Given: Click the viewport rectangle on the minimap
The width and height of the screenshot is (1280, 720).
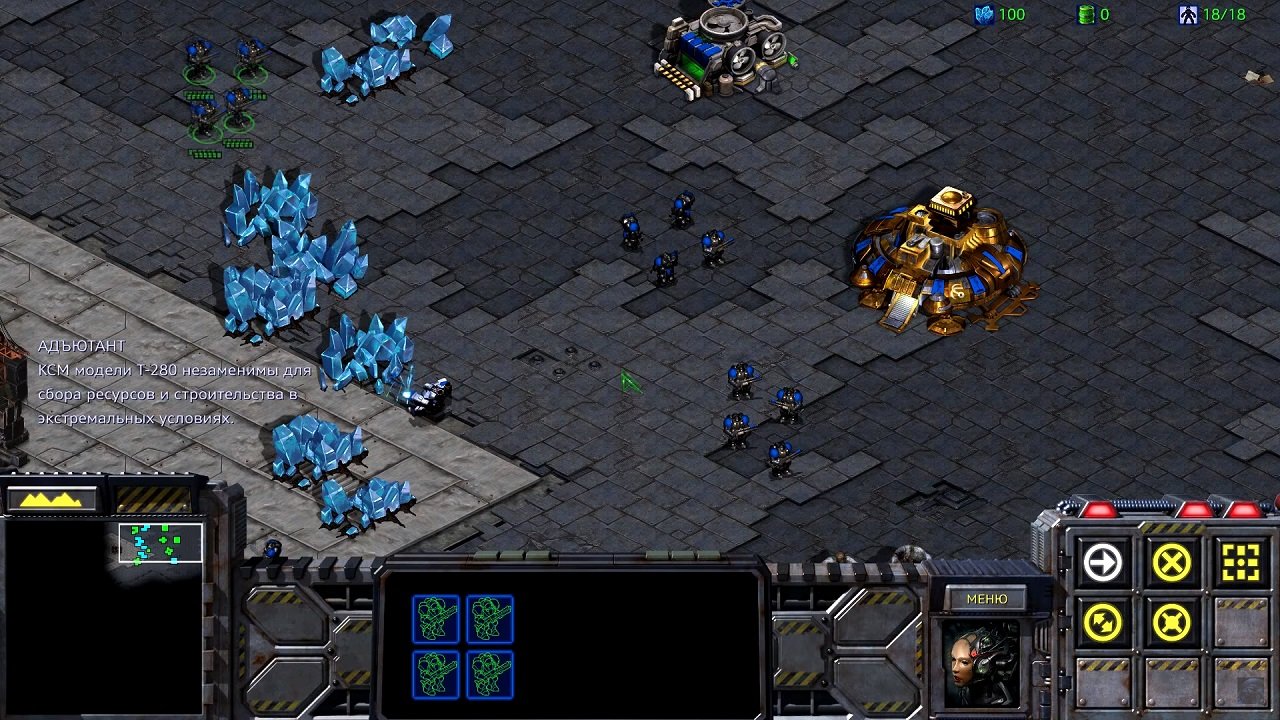Looking at the screenshot, I should click(160, 541).
